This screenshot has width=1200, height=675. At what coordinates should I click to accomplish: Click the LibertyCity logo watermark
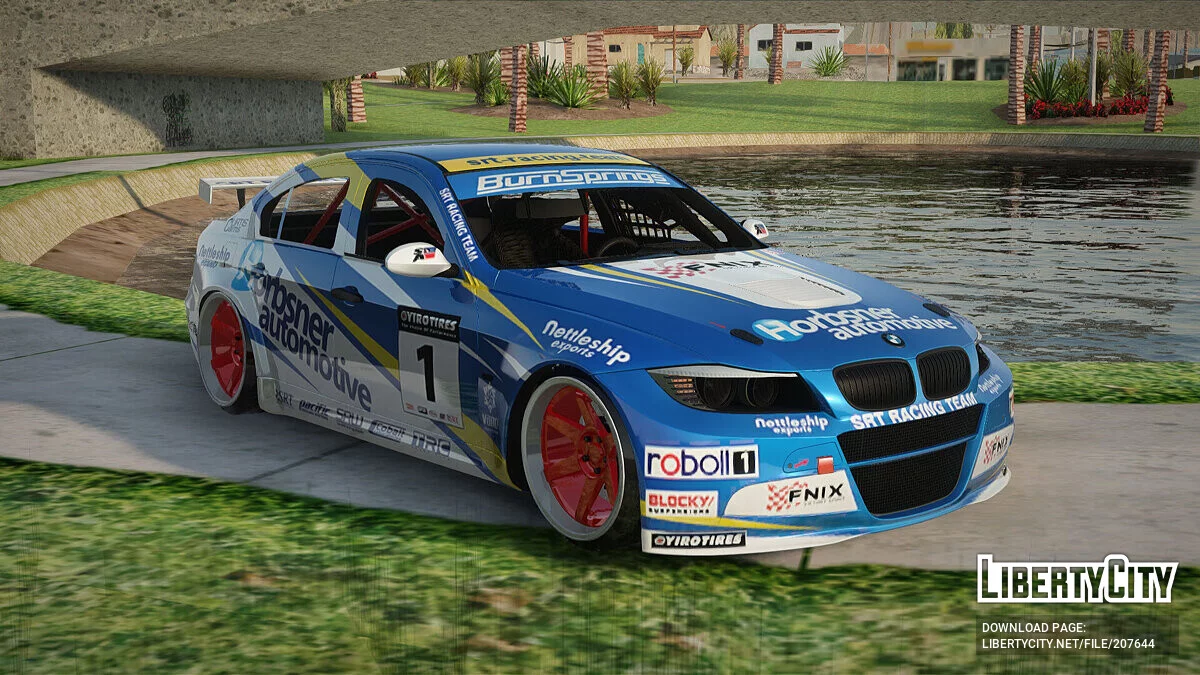[x=1077, y=579]
